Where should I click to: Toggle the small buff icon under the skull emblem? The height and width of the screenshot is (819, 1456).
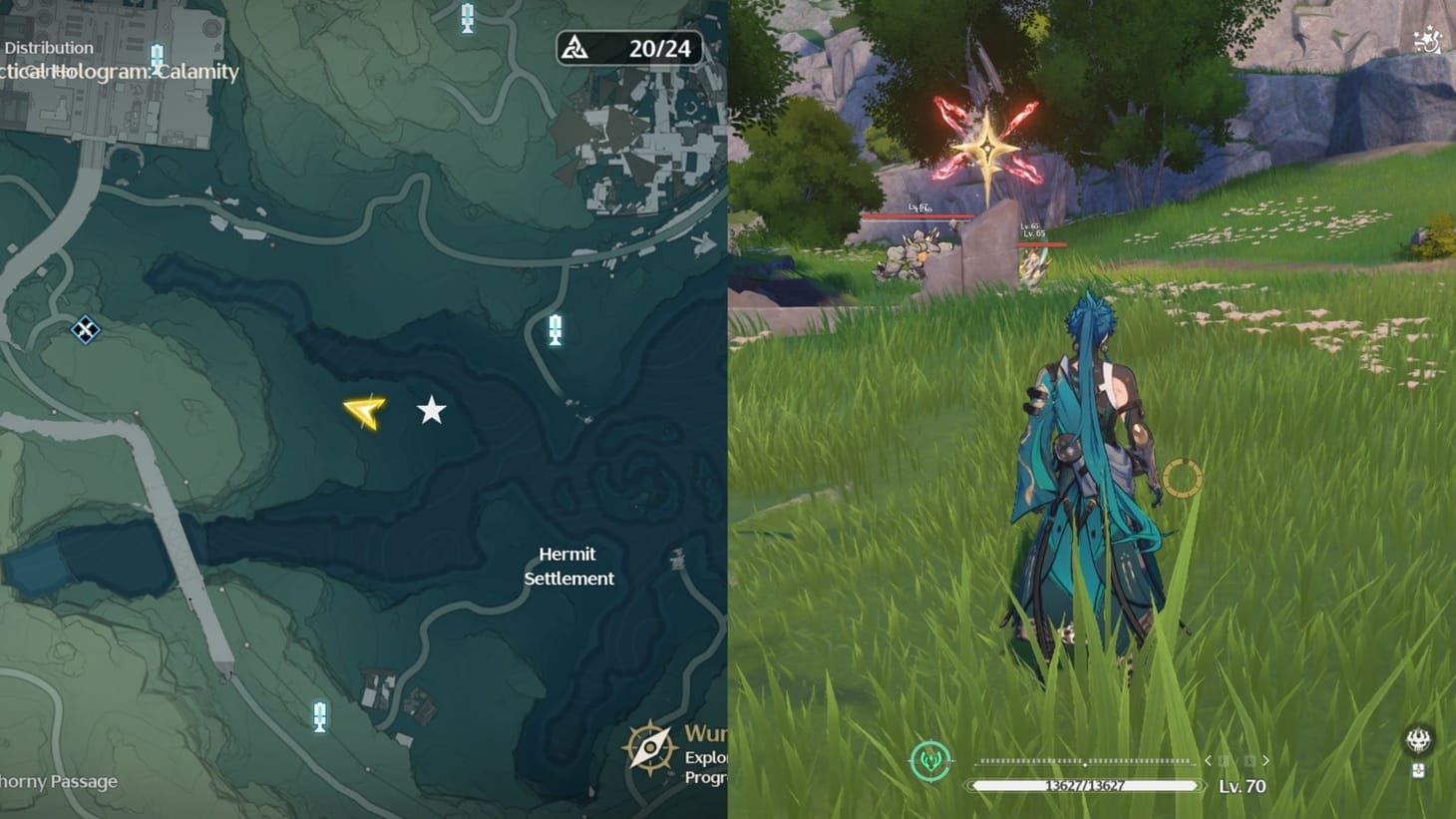point(1418,770)
